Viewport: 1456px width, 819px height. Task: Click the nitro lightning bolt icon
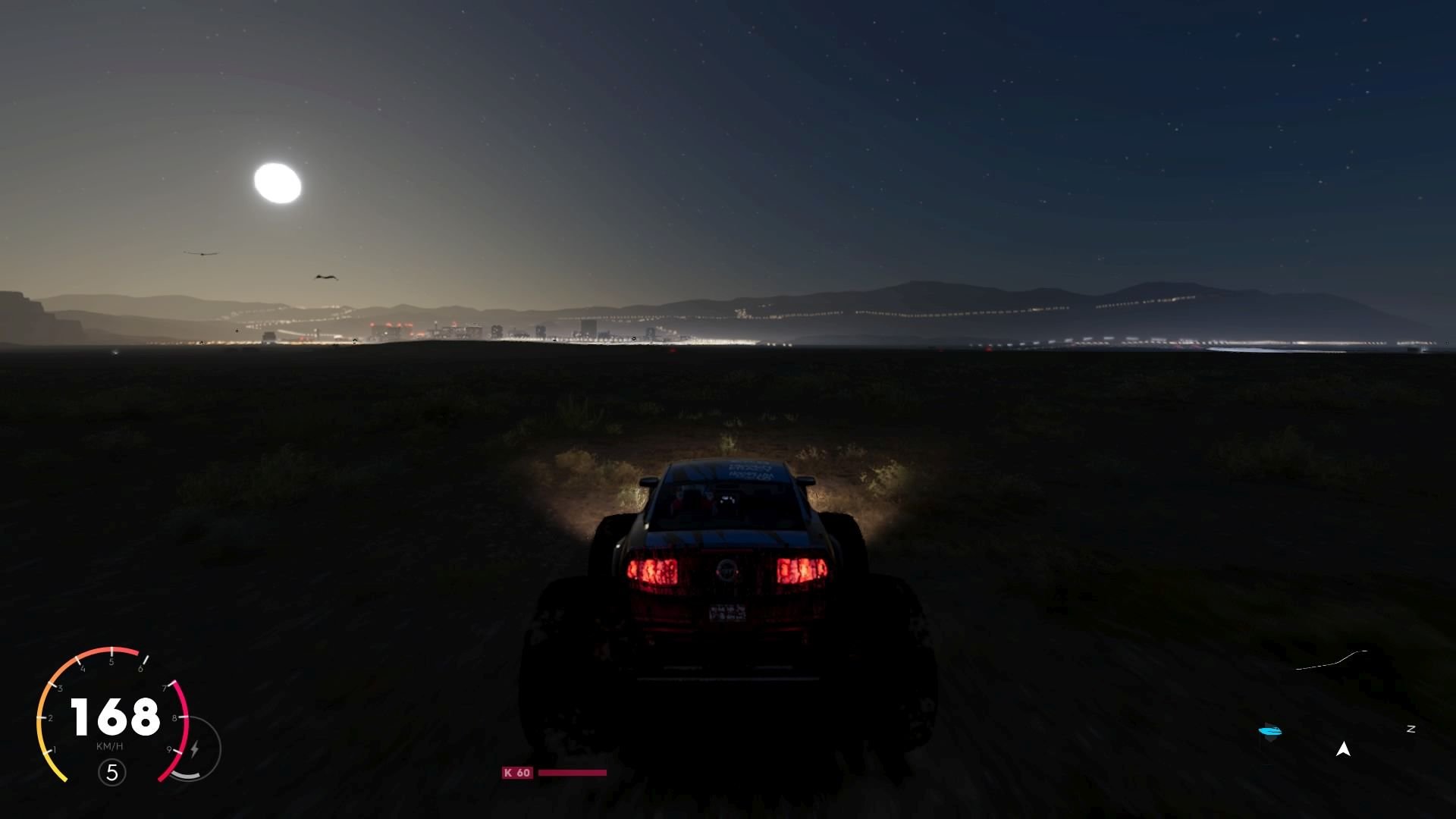(x=195, y=748)
